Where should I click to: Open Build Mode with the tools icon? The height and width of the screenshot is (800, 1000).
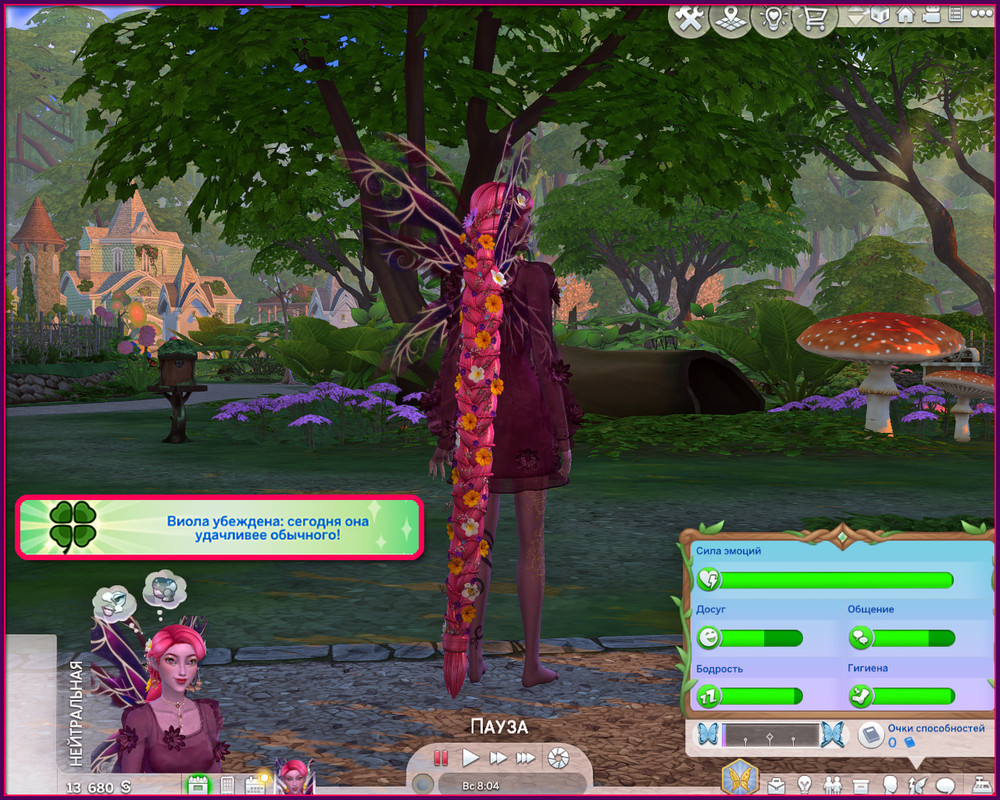pos(689,19)
